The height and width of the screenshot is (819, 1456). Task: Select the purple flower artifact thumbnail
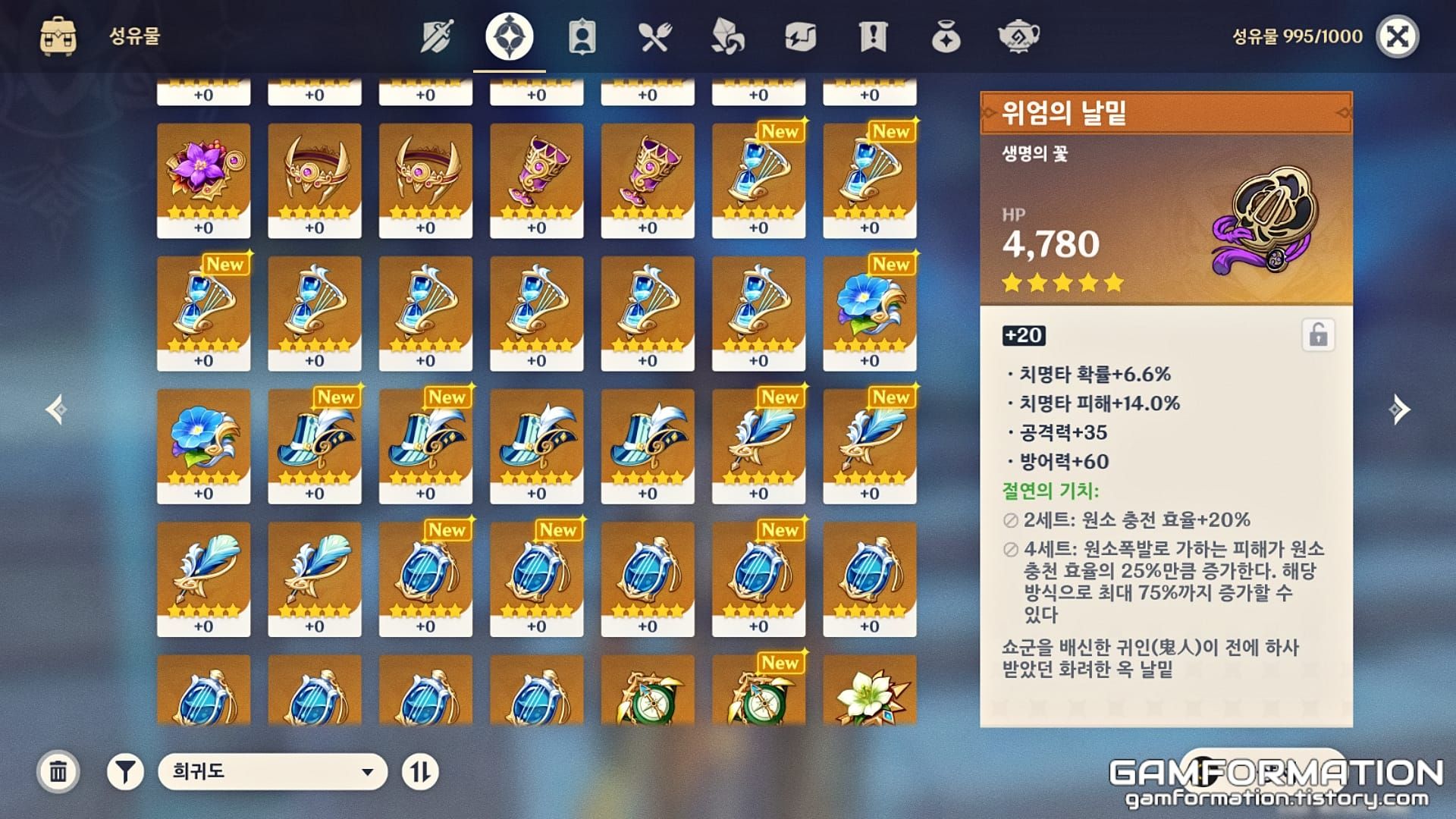pos(202,174)
